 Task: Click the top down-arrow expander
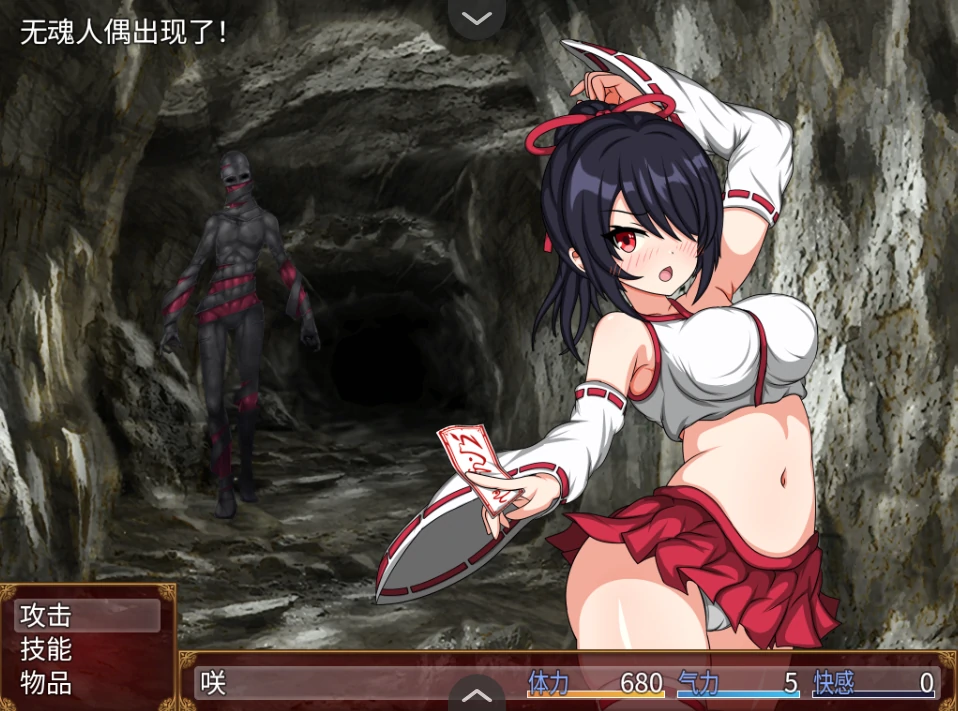pos(478,18)
